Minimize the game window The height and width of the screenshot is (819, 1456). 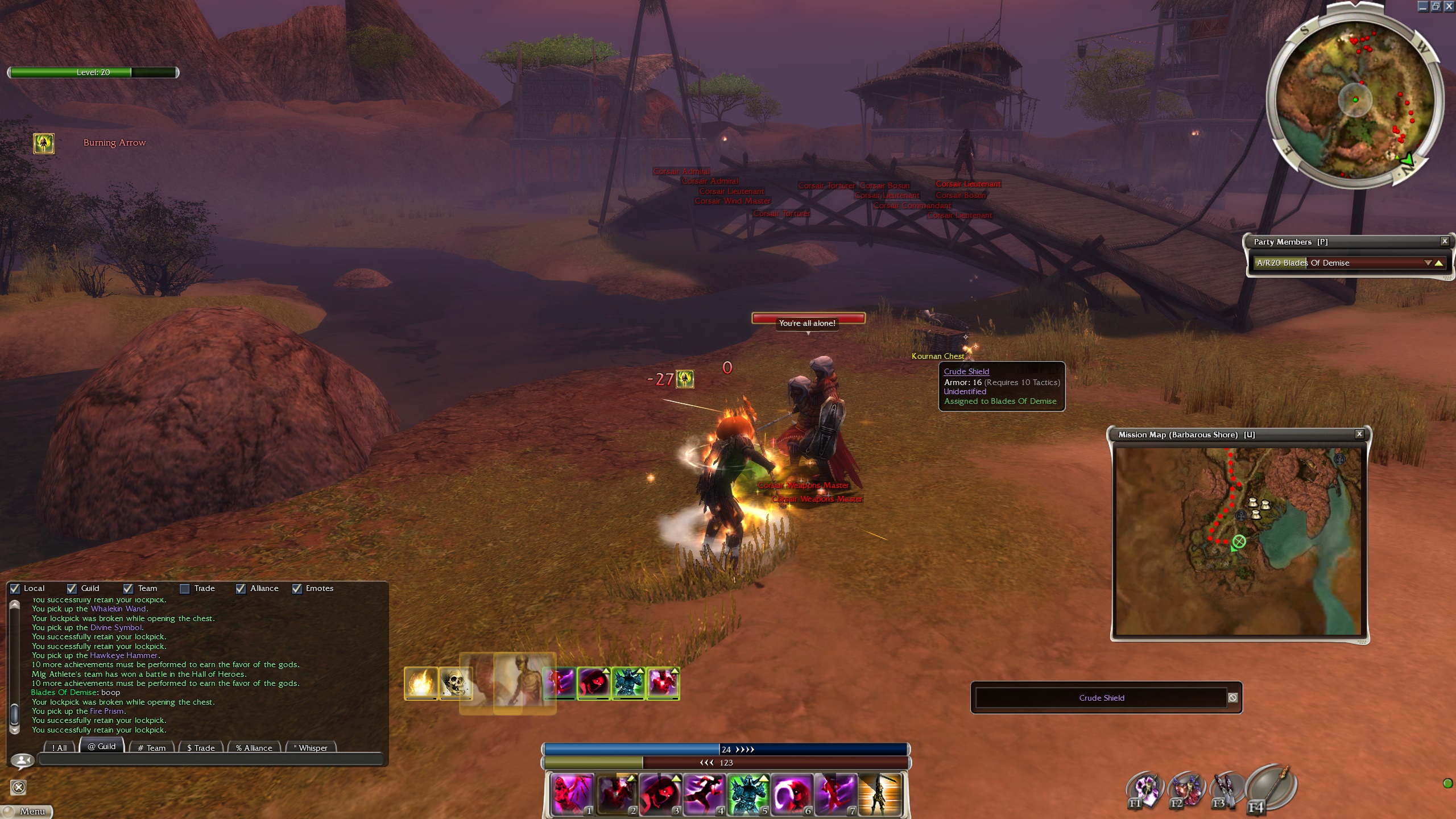(x=1422, y=6)
